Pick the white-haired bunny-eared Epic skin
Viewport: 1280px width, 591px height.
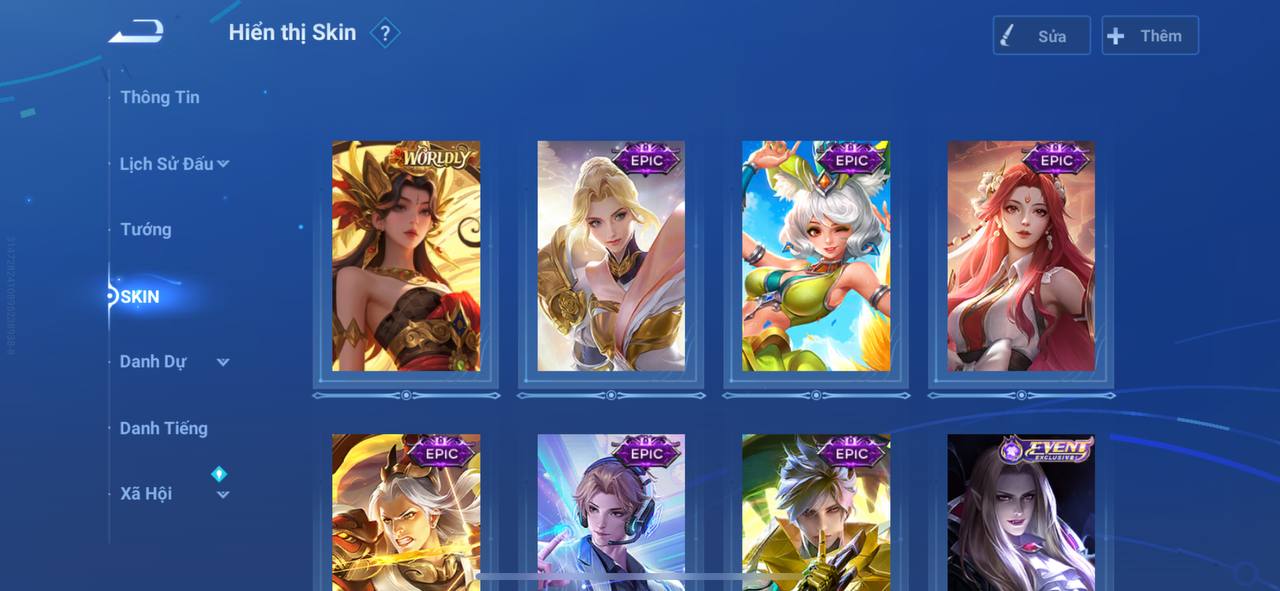click(x=816, y=256)
